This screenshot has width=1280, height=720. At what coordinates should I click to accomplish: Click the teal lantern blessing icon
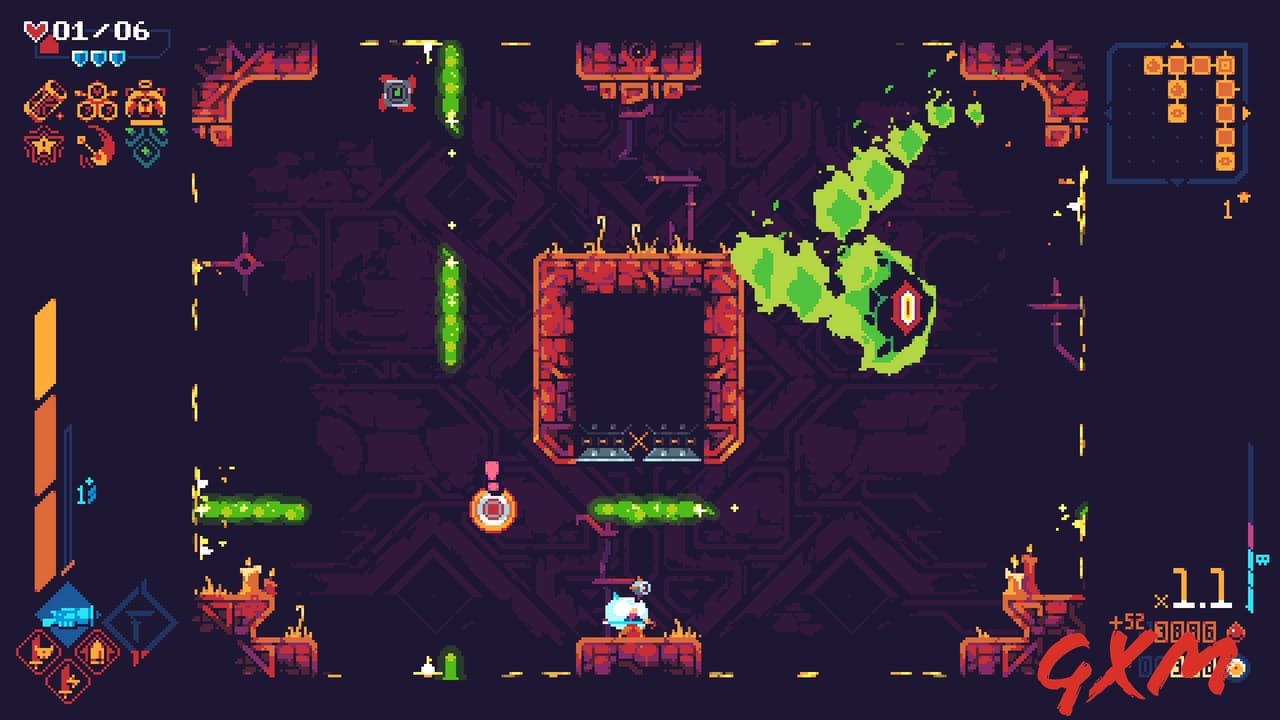point(145,146)
